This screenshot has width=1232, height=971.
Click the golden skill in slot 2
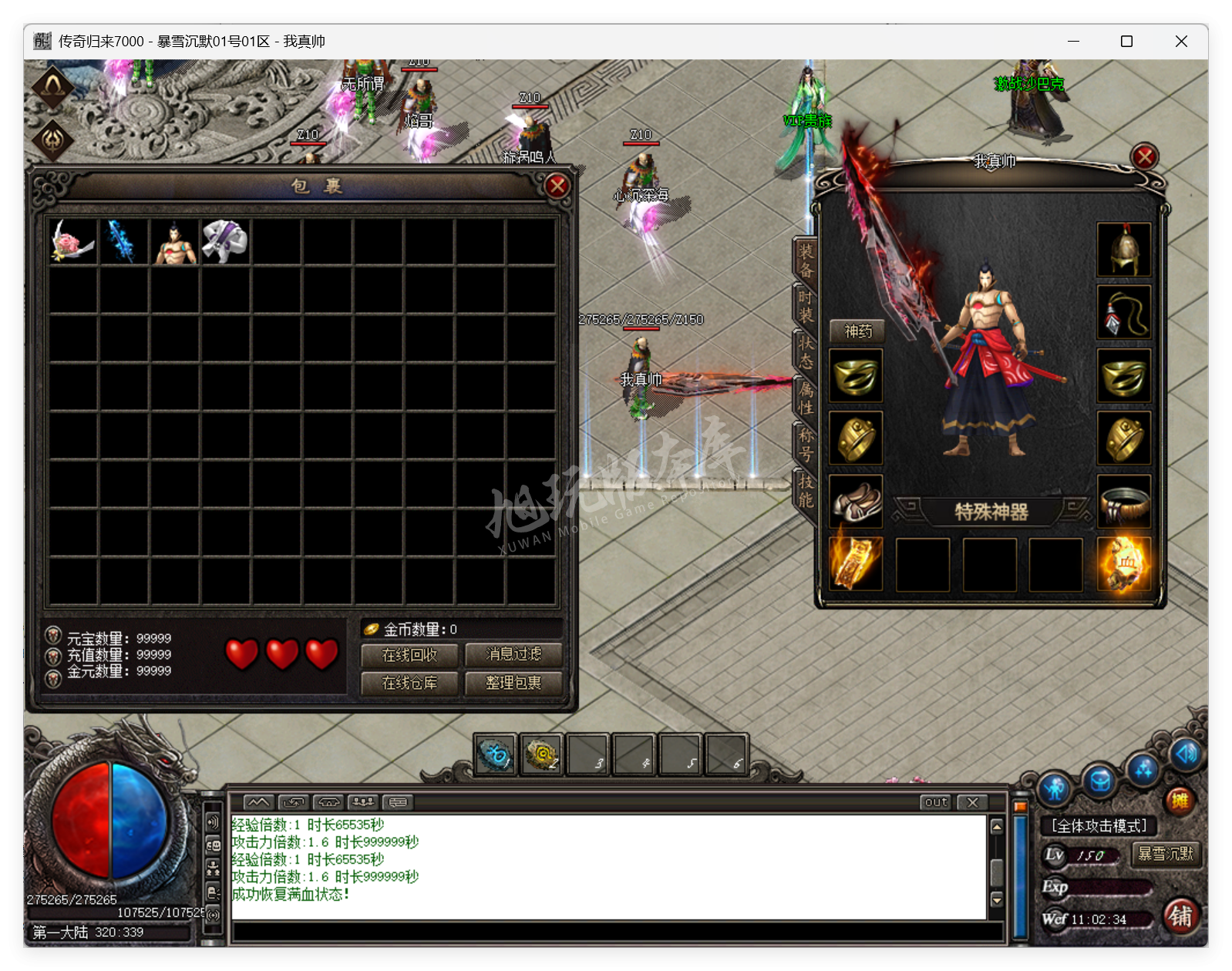click(542, 755)
